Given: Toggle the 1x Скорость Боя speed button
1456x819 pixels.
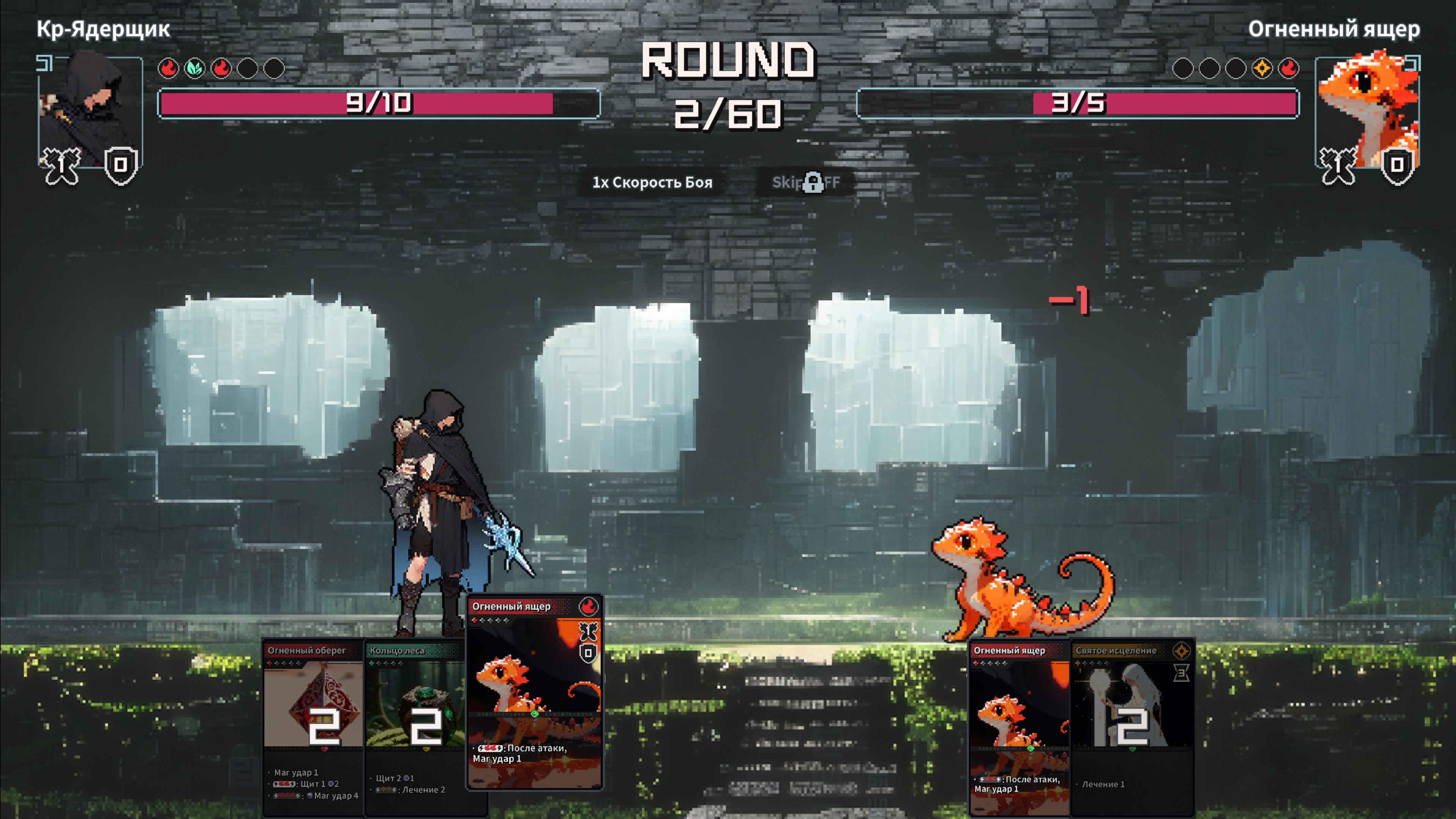Looking at the screenshot, I should coord(652,183).
